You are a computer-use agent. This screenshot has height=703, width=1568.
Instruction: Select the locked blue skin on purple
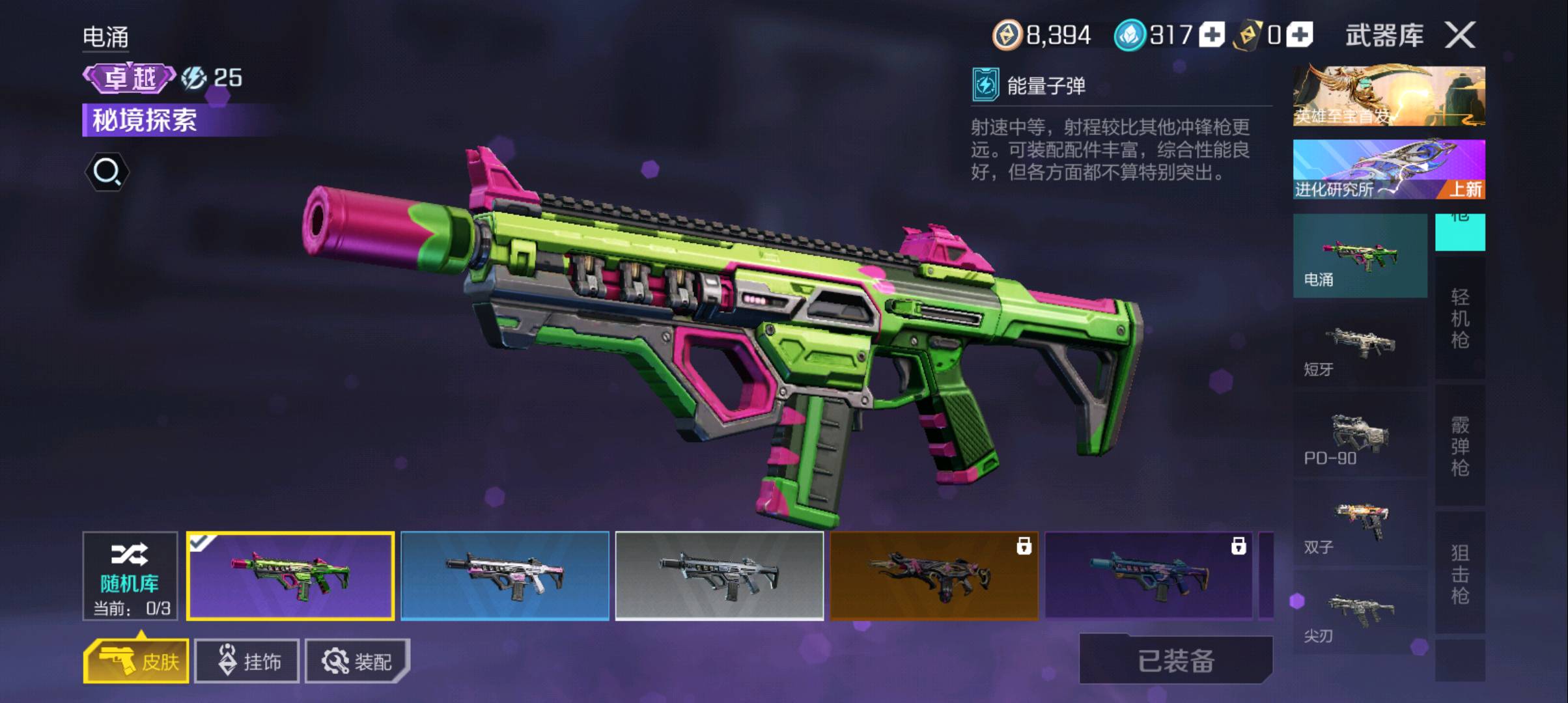pos(1149,576)
